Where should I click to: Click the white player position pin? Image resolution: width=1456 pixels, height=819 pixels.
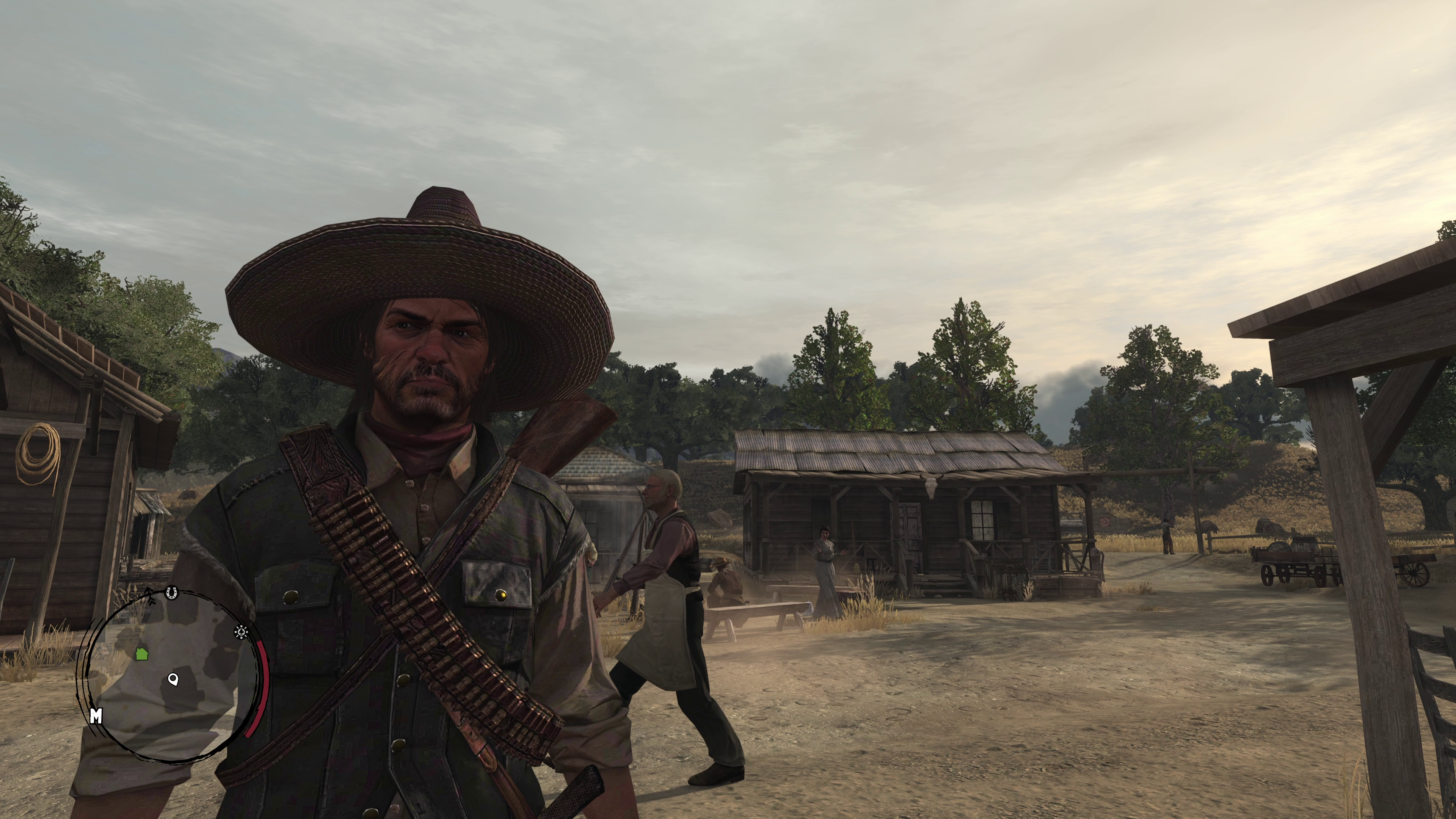click(x=174, y=679)
